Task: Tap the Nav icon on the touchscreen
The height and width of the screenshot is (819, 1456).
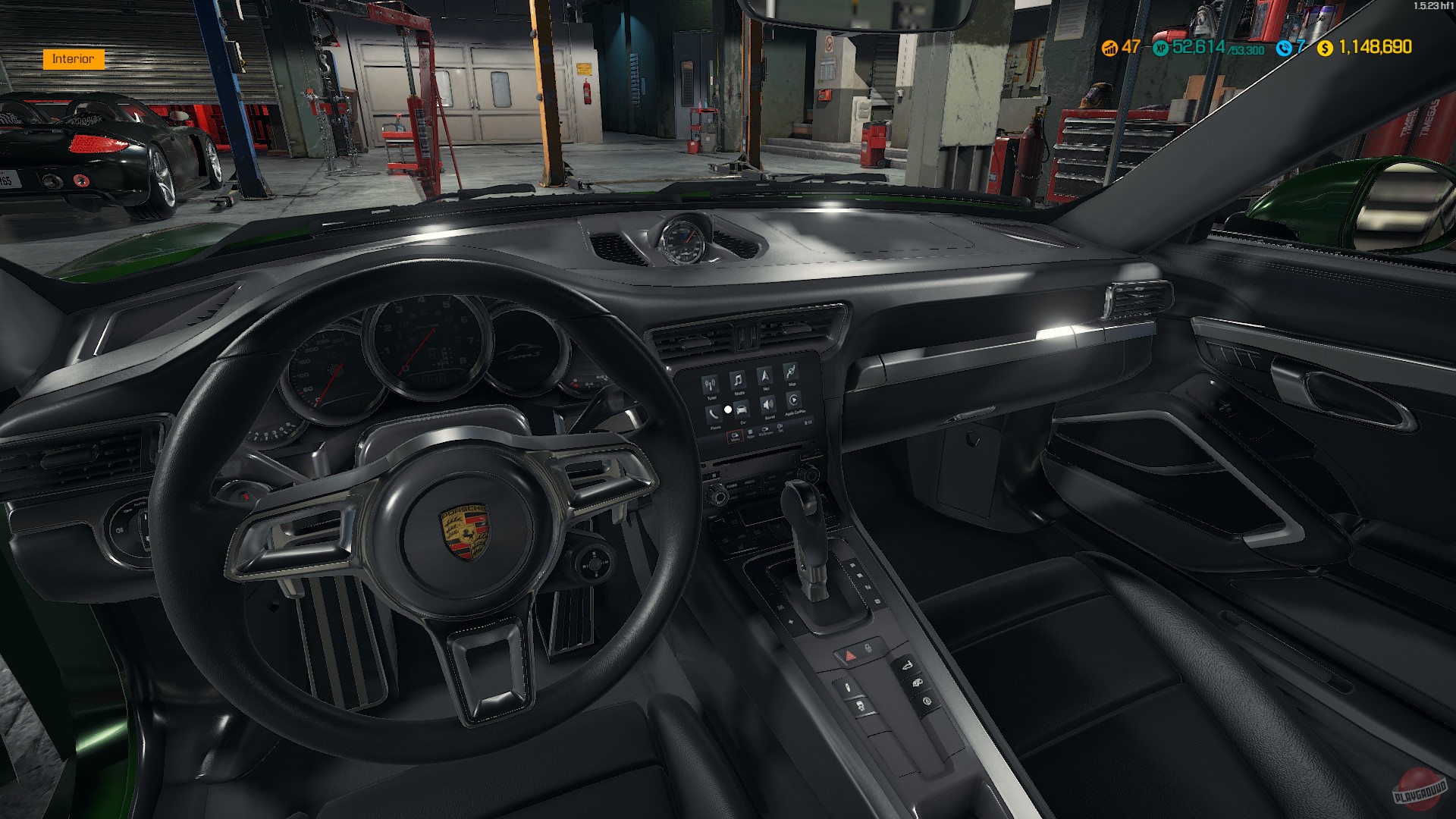Action: click(765, 376)
